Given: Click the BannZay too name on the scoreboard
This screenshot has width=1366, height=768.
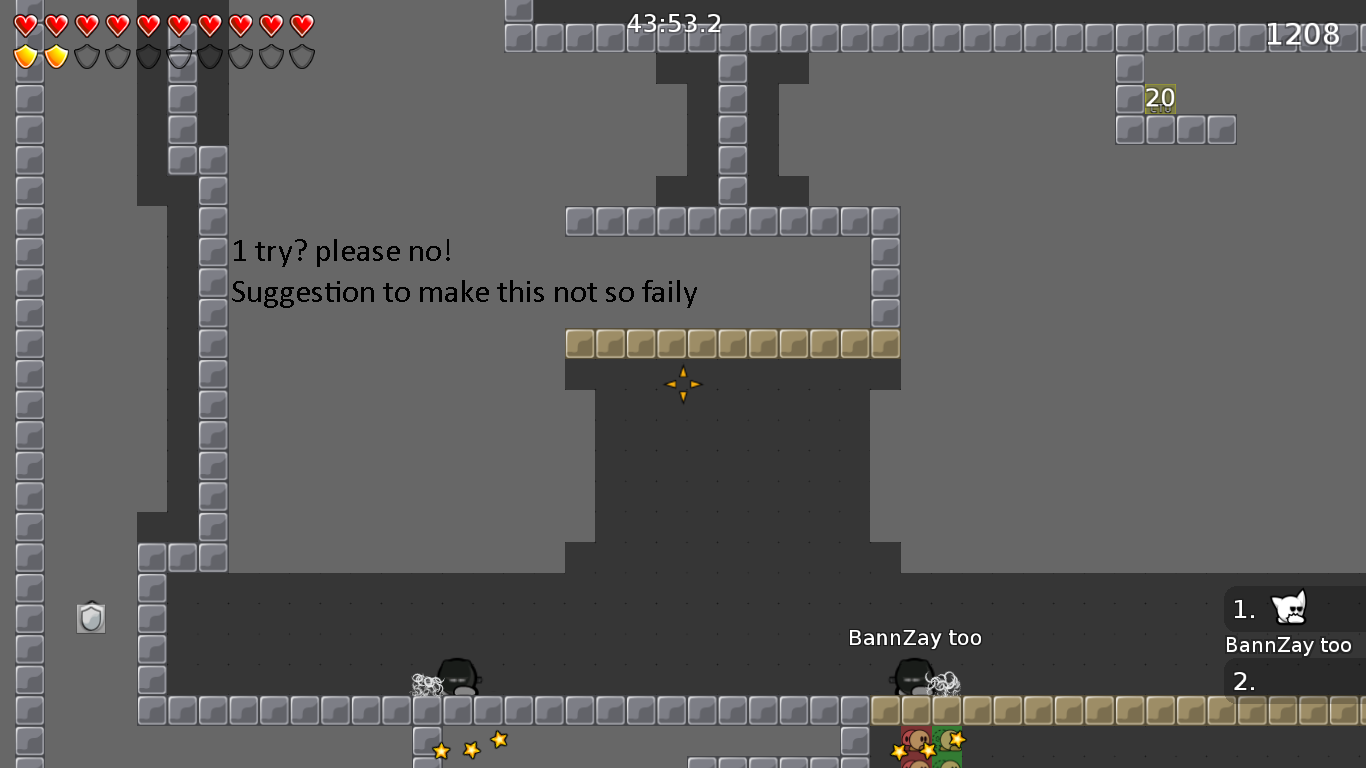Looking at the screenshot, I should point(1290,645).
